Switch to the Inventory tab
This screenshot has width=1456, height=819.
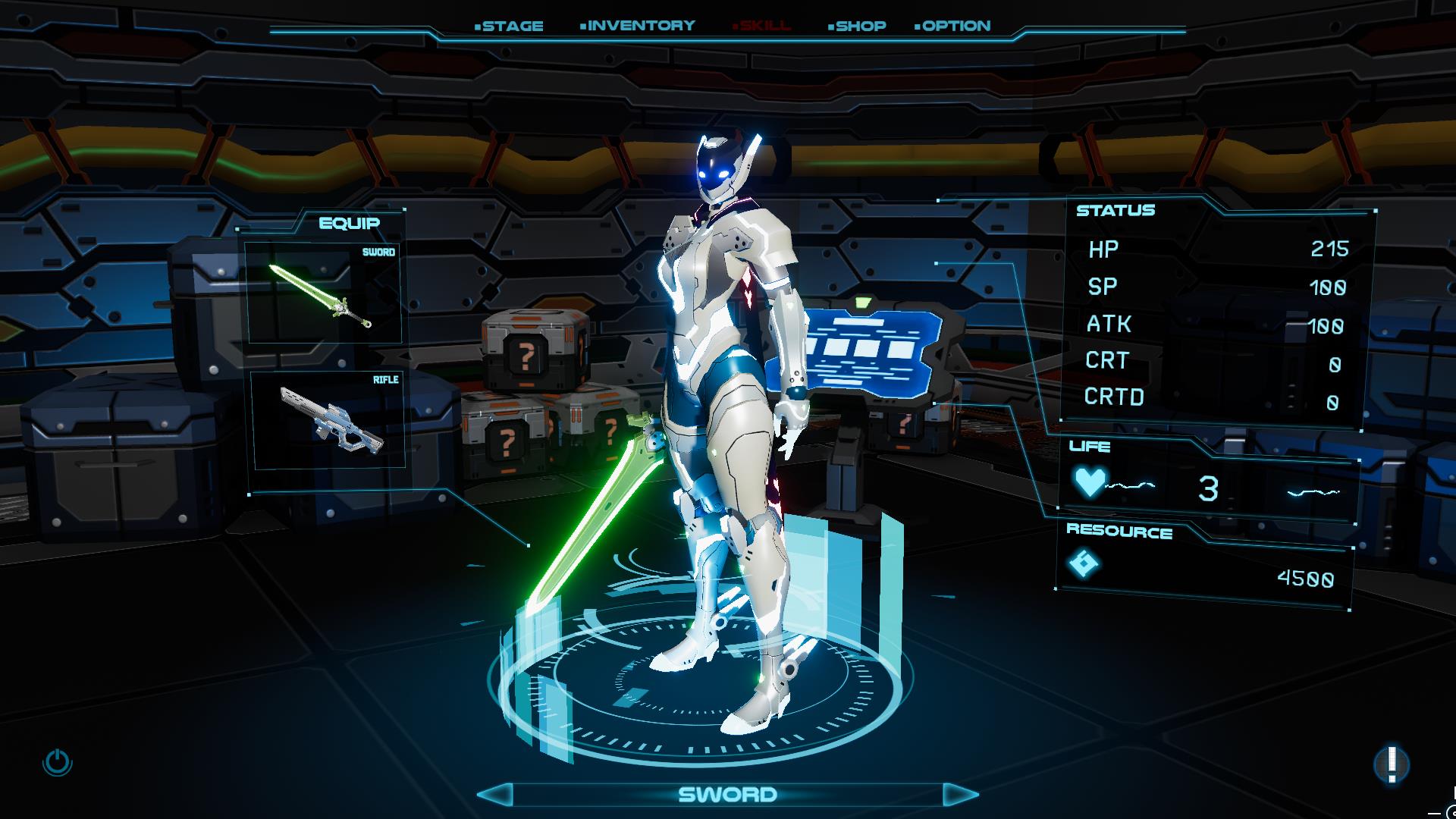pyautogui.click(x=639, y=26)
